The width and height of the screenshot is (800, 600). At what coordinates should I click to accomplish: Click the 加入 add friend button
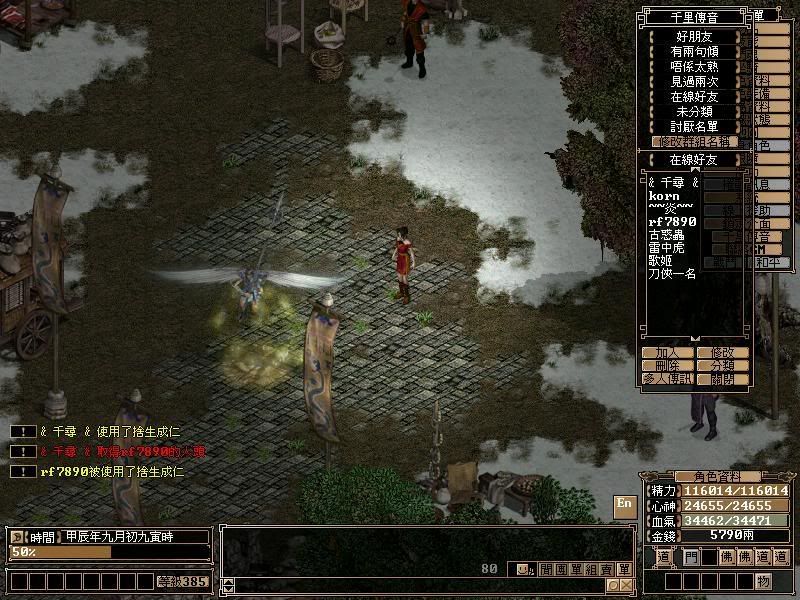click(668, 353)
